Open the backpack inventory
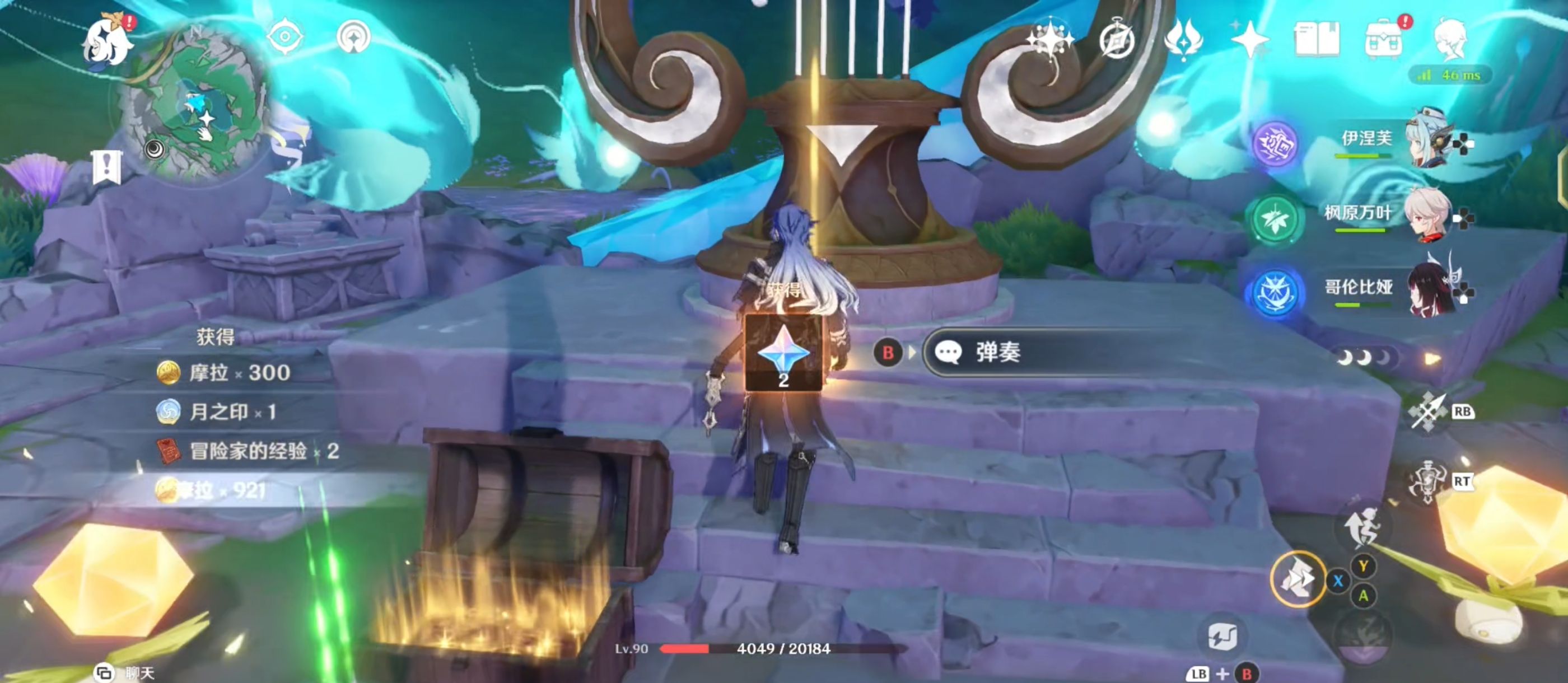This screenshot has width=1568, height=683. [x=1384, y=40]
